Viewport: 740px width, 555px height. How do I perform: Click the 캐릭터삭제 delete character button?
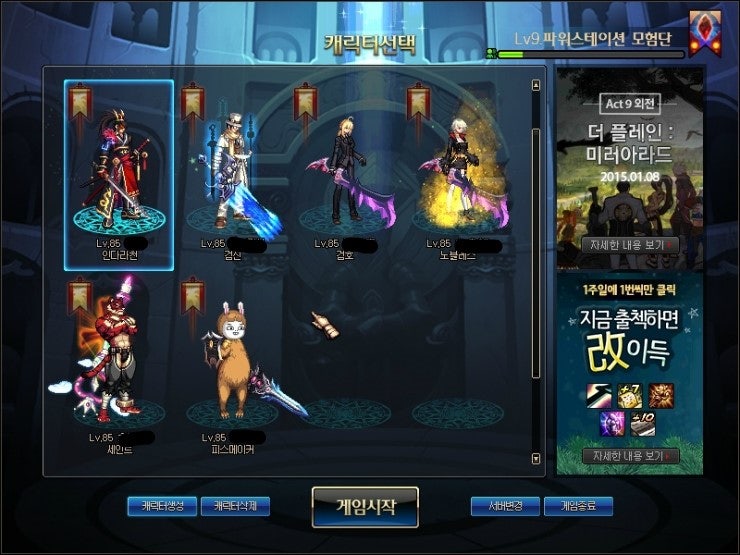235,506
